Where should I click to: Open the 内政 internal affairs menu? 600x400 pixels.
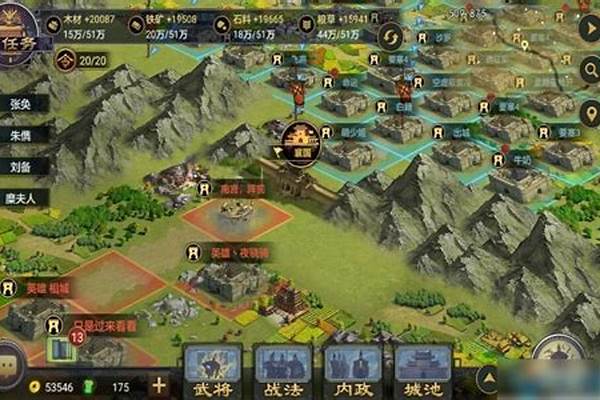click(354, 370)
